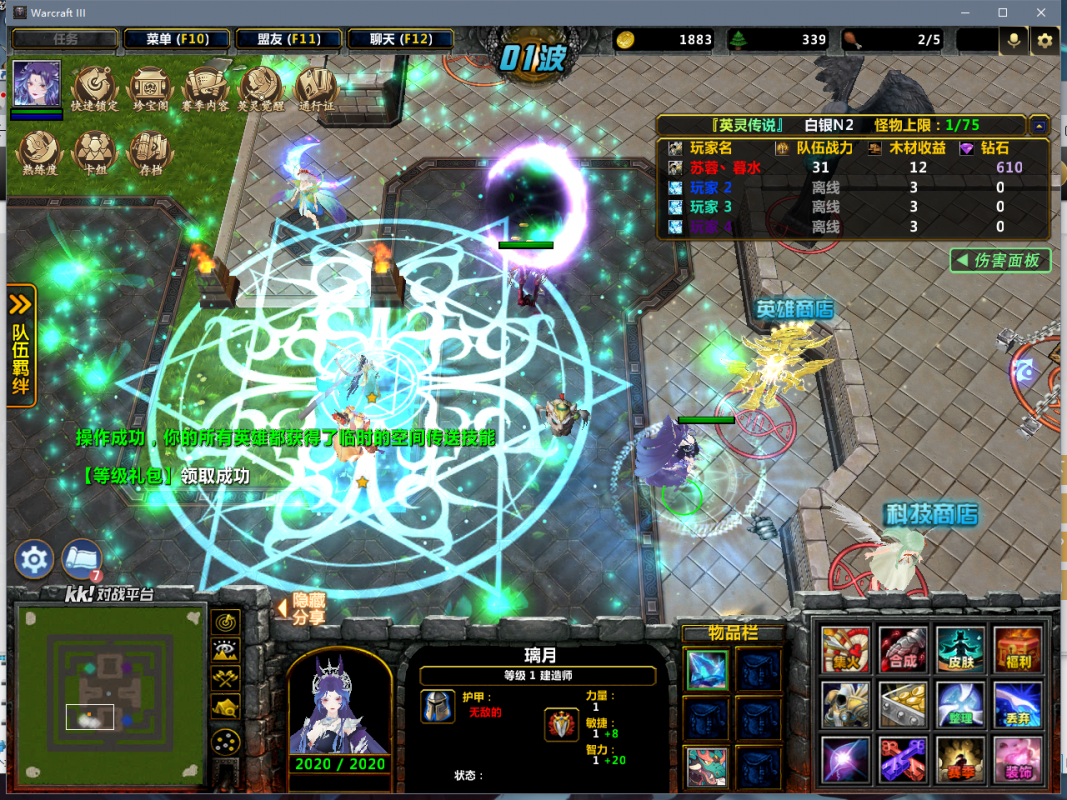This screenshot has height=800, width=1067.
Task: Click the blue gear settings button
Action: [33, 559]
